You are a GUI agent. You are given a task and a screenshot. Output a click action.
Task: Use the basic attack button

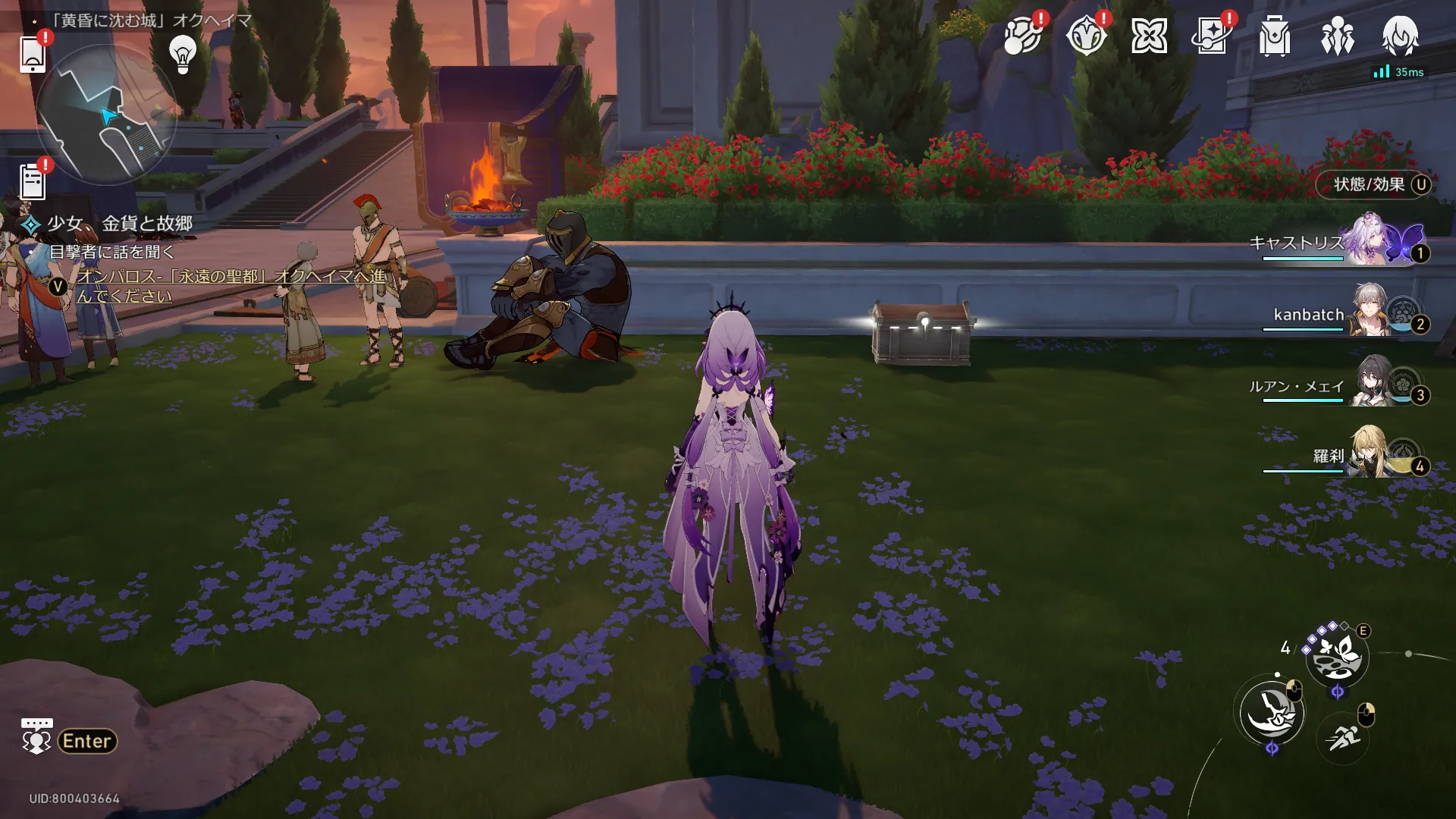click(x=1272, y=713)
